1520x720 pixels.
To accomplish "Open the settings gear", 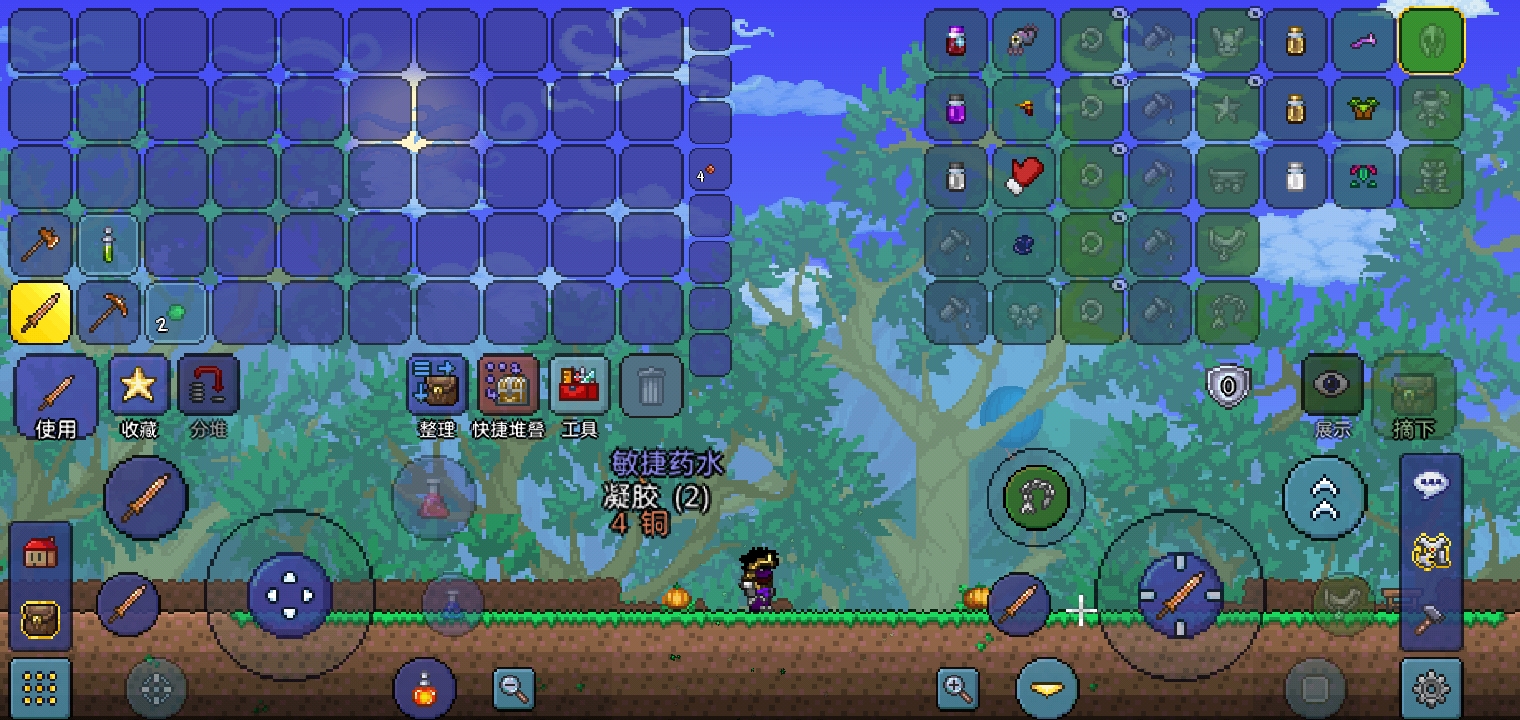I will (1431, 688).
